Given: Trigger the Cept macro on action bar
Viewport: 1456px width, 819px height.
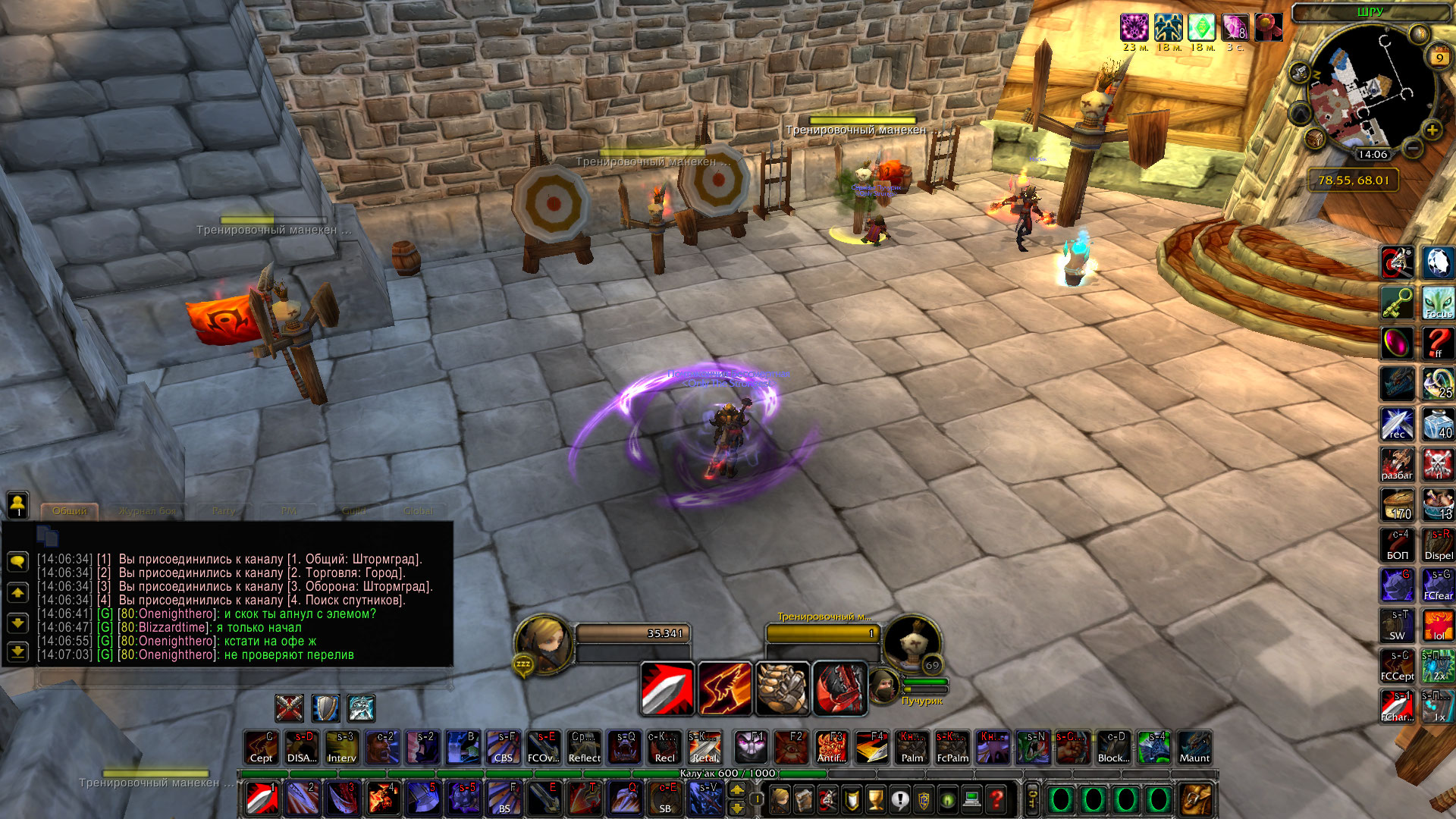Looking at the screenshot, I should click(x=261, y=748).
